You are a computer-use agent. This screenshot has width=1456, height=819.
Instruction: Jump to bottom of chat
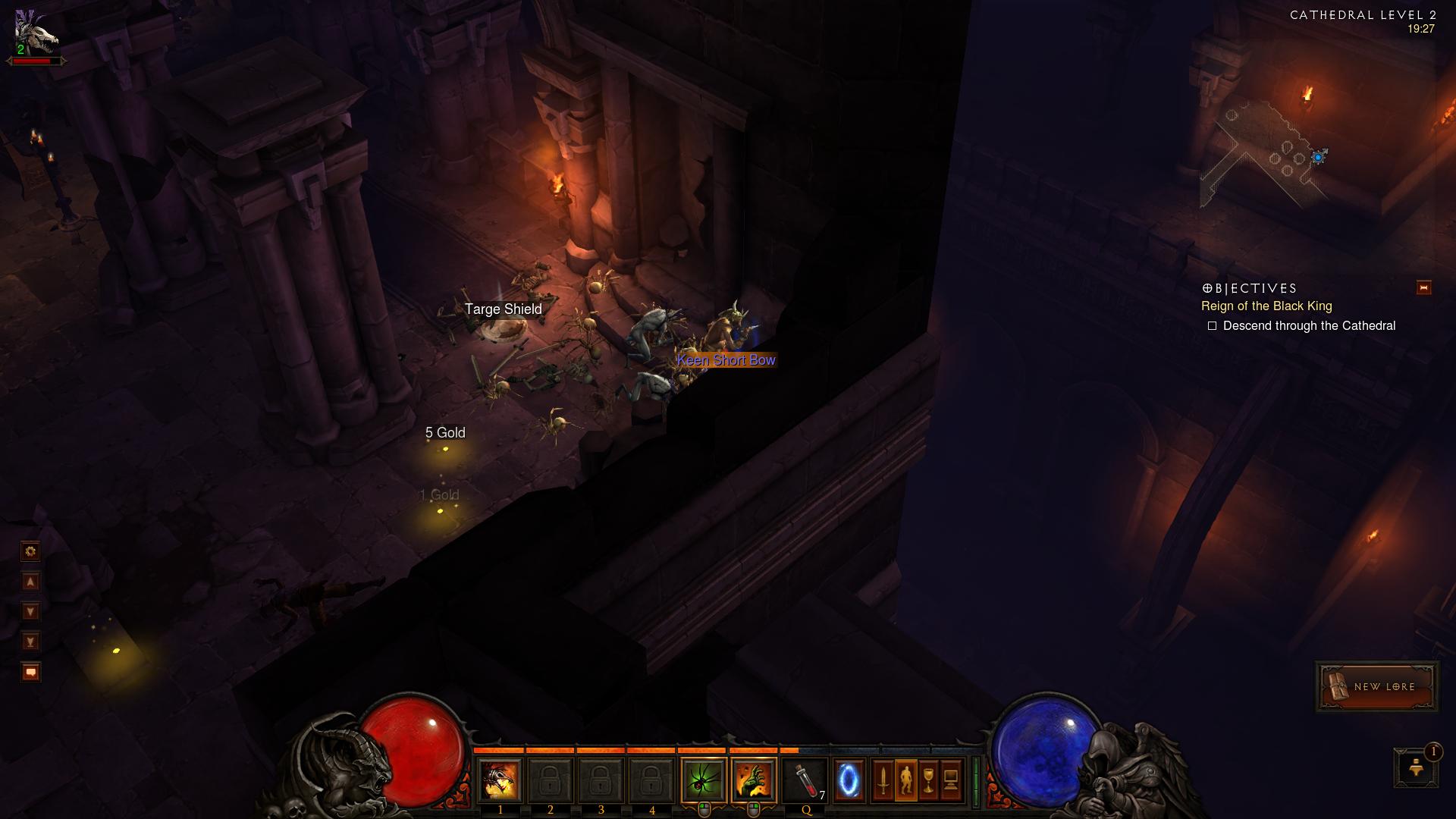pos(30,642)
